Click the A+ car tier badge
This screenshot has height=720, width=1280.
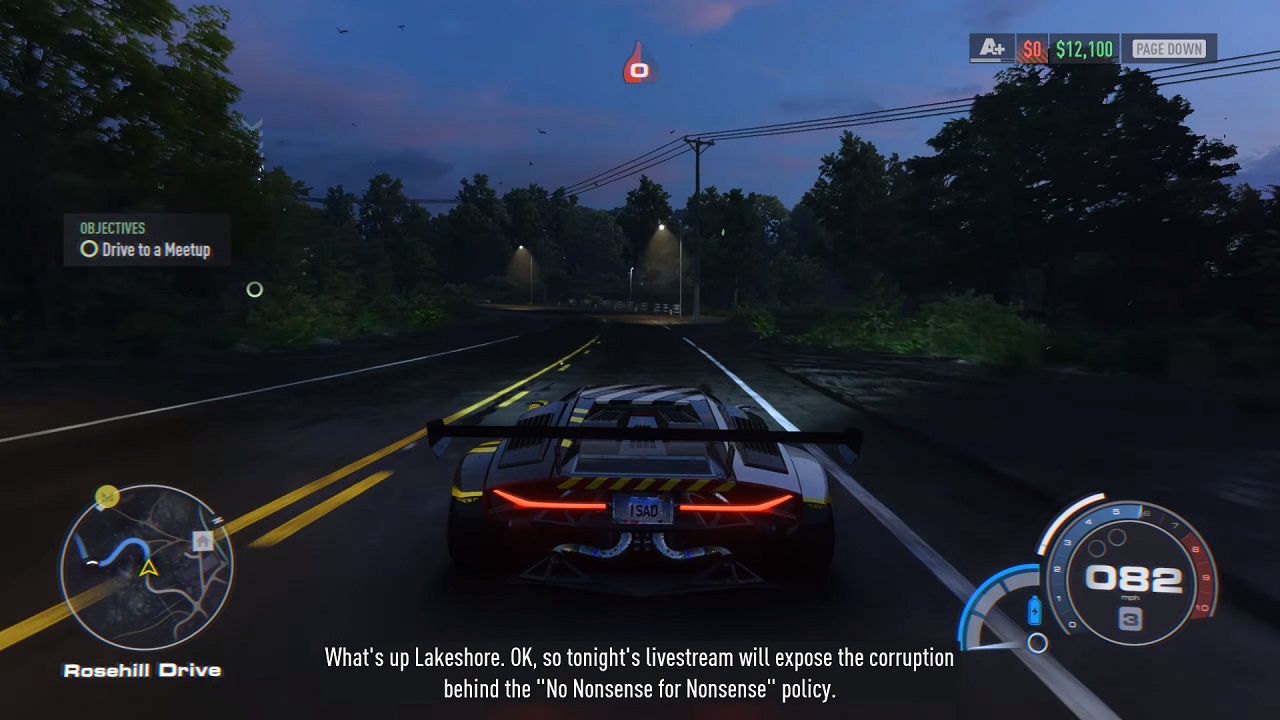pos(991,48)
